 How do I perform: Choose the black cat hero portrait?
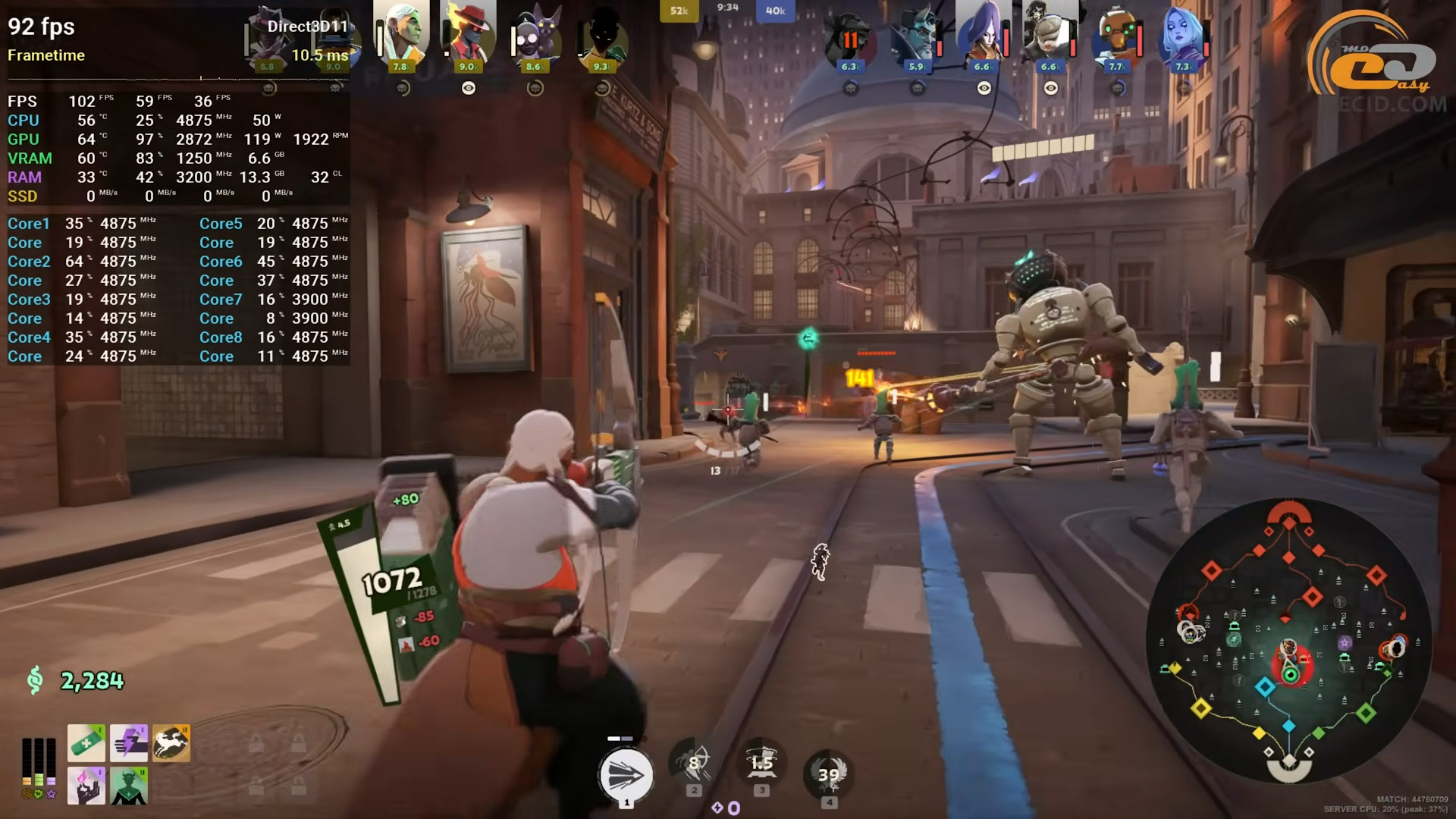click(x=535, y=34)
